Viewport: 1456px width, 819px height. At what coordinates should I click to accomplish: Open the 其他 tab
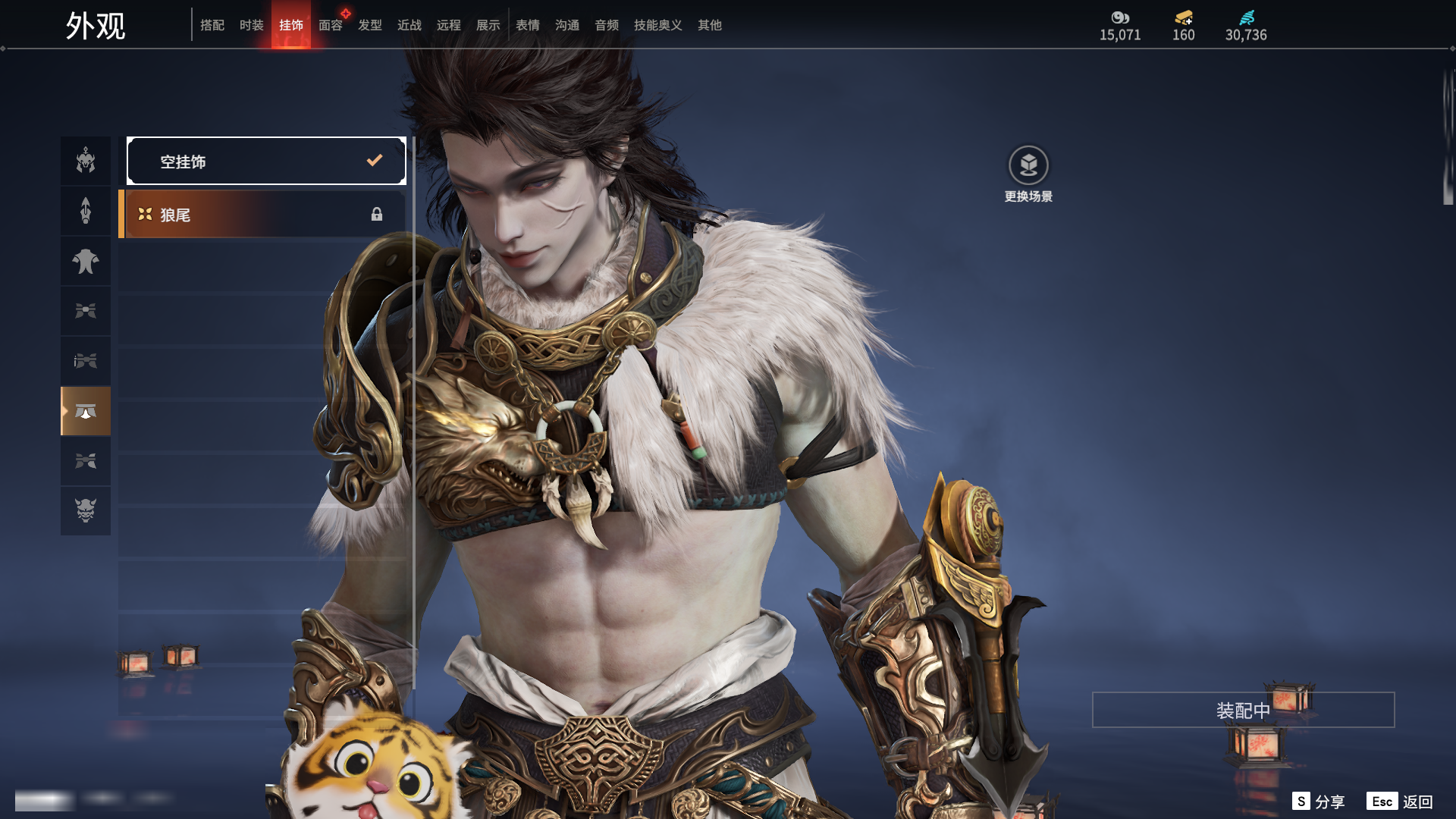pyautogui.click(x=710, y=25)
